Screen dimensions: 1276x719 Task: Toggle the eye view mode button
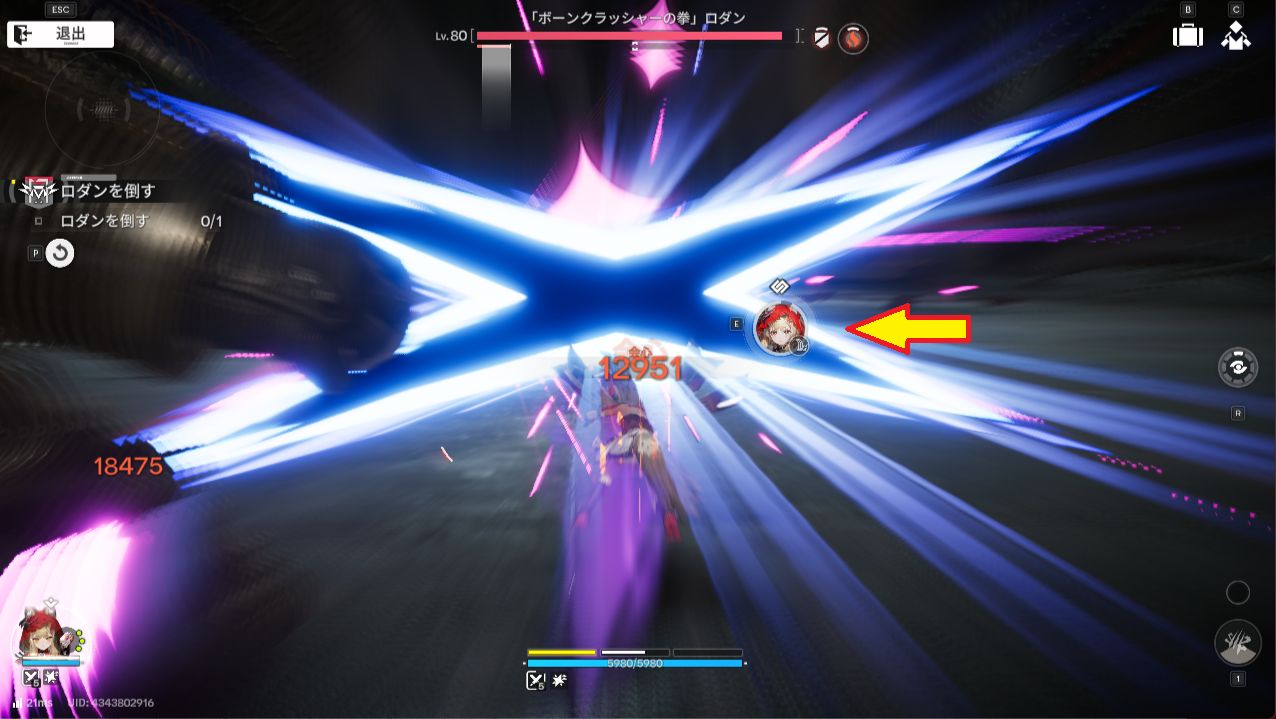pyautogui.click(x=1238, y=368)
